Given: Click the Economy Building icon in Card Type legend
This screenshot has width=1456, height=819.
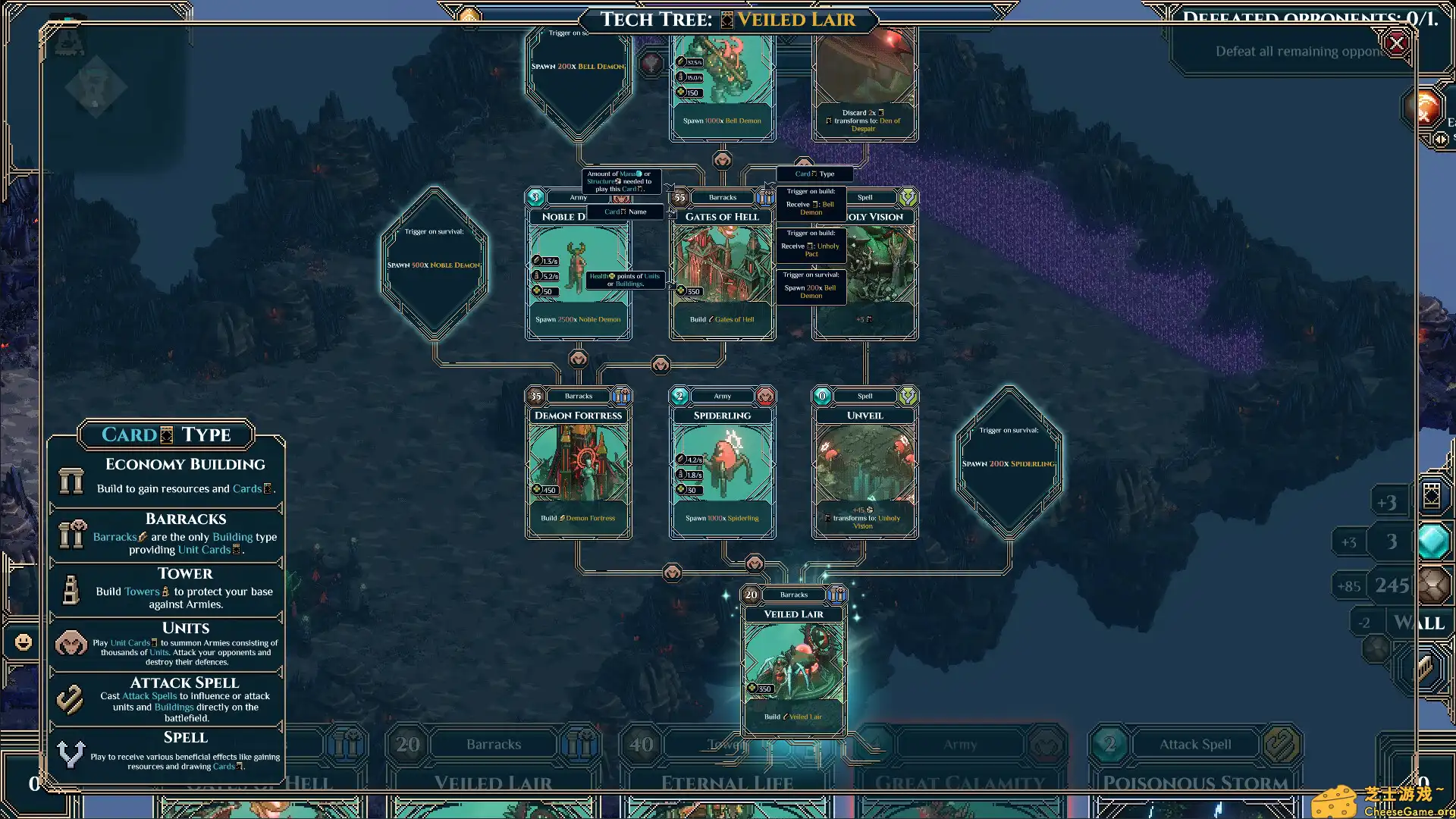Looking at the screenshot, I should 71,480.
